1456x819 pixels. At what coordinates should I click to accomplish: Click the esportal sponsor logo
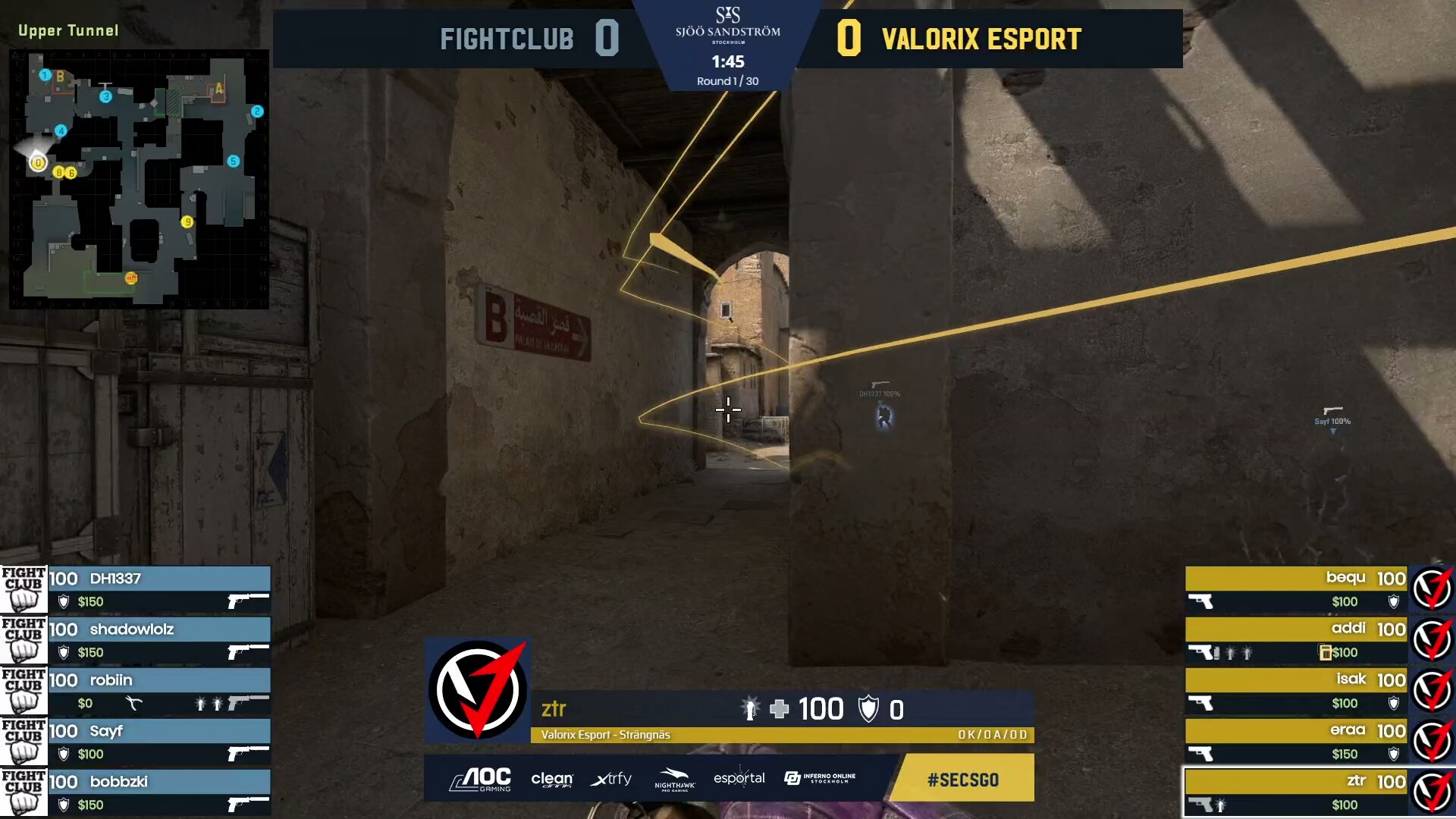click(740, 778)
